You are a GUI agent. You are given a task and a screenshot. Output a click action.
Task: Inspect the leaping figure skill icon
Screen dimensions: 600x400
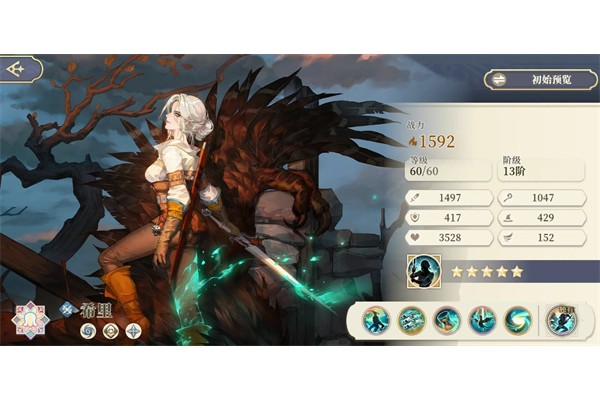click(482, 320)
